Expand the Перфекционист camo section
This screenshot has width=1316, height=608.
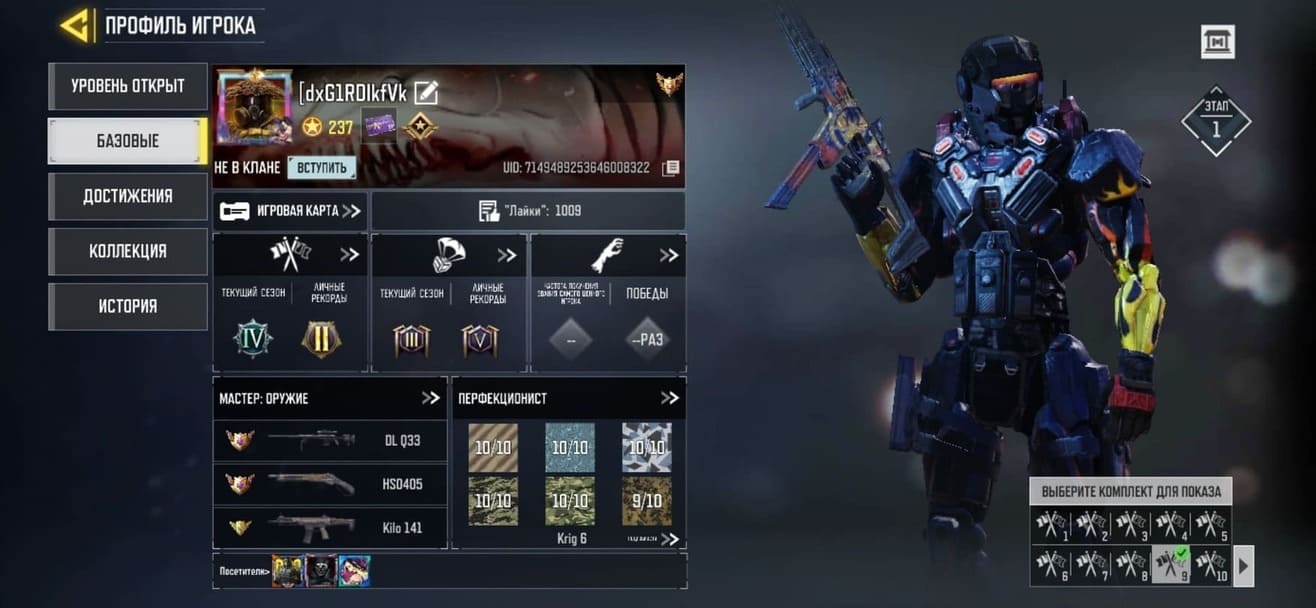pos(669,398)
